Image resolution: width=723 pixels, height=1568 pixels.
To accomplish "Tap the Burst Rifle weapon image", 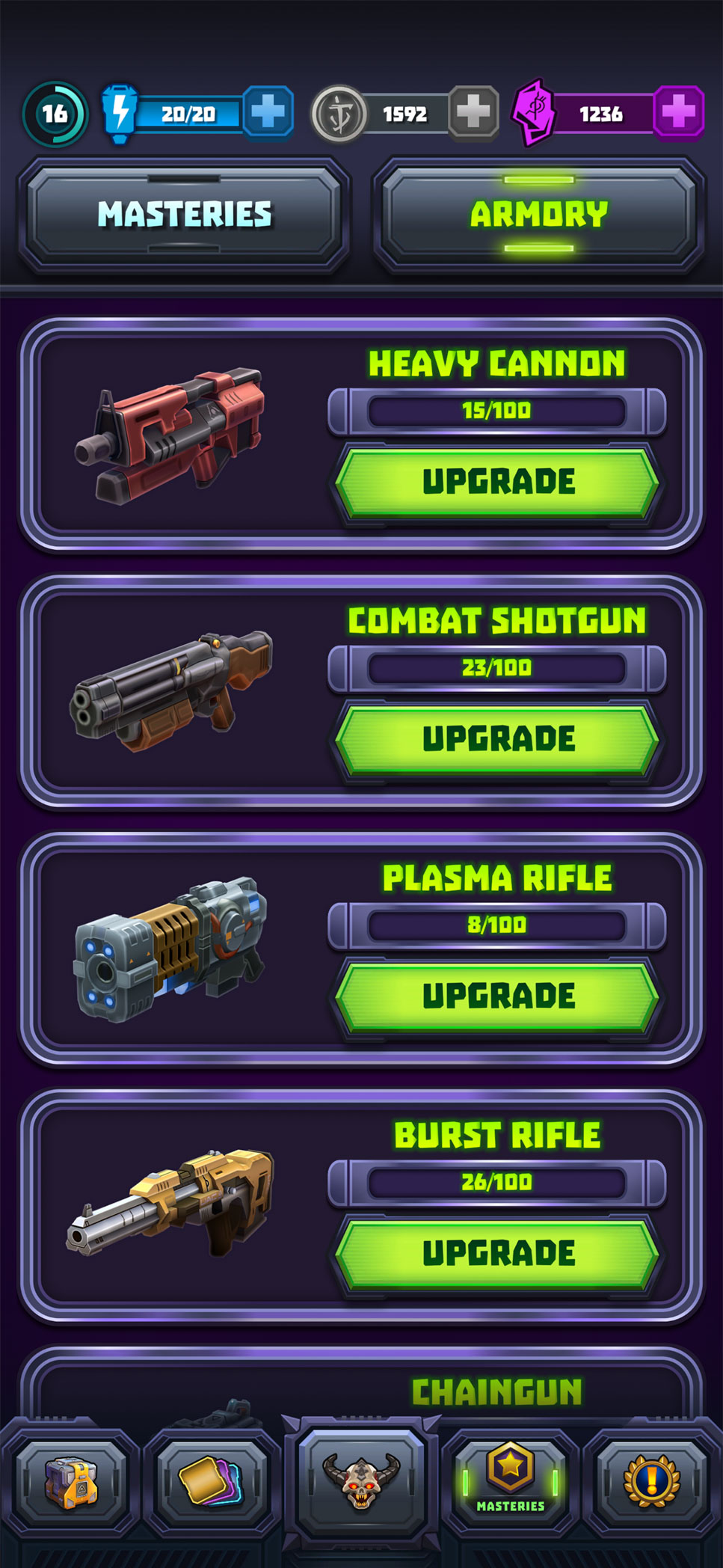I will coord(170,1204).
